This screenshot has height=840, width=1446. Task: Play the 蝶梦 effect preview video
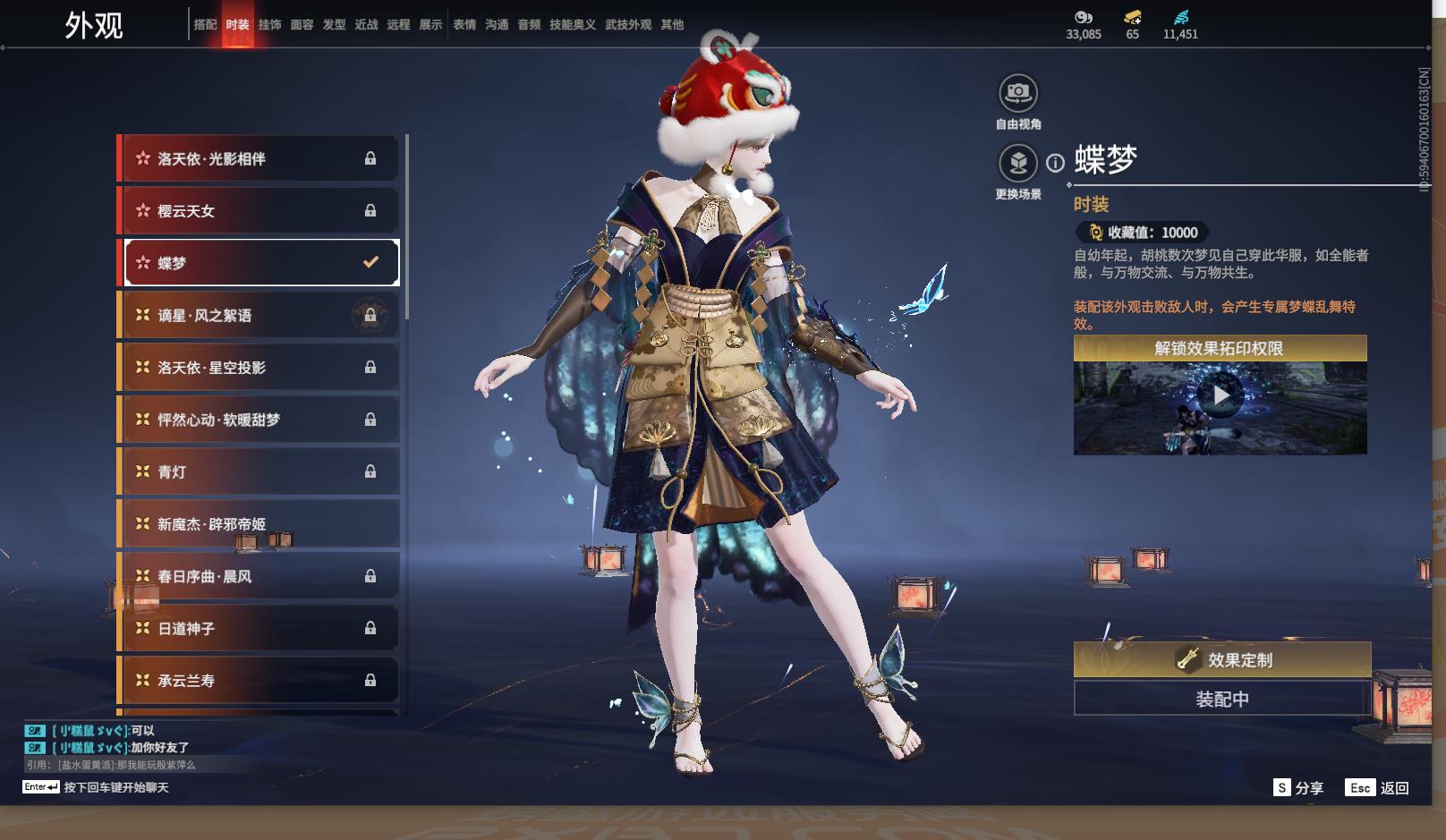(1221, 395)
